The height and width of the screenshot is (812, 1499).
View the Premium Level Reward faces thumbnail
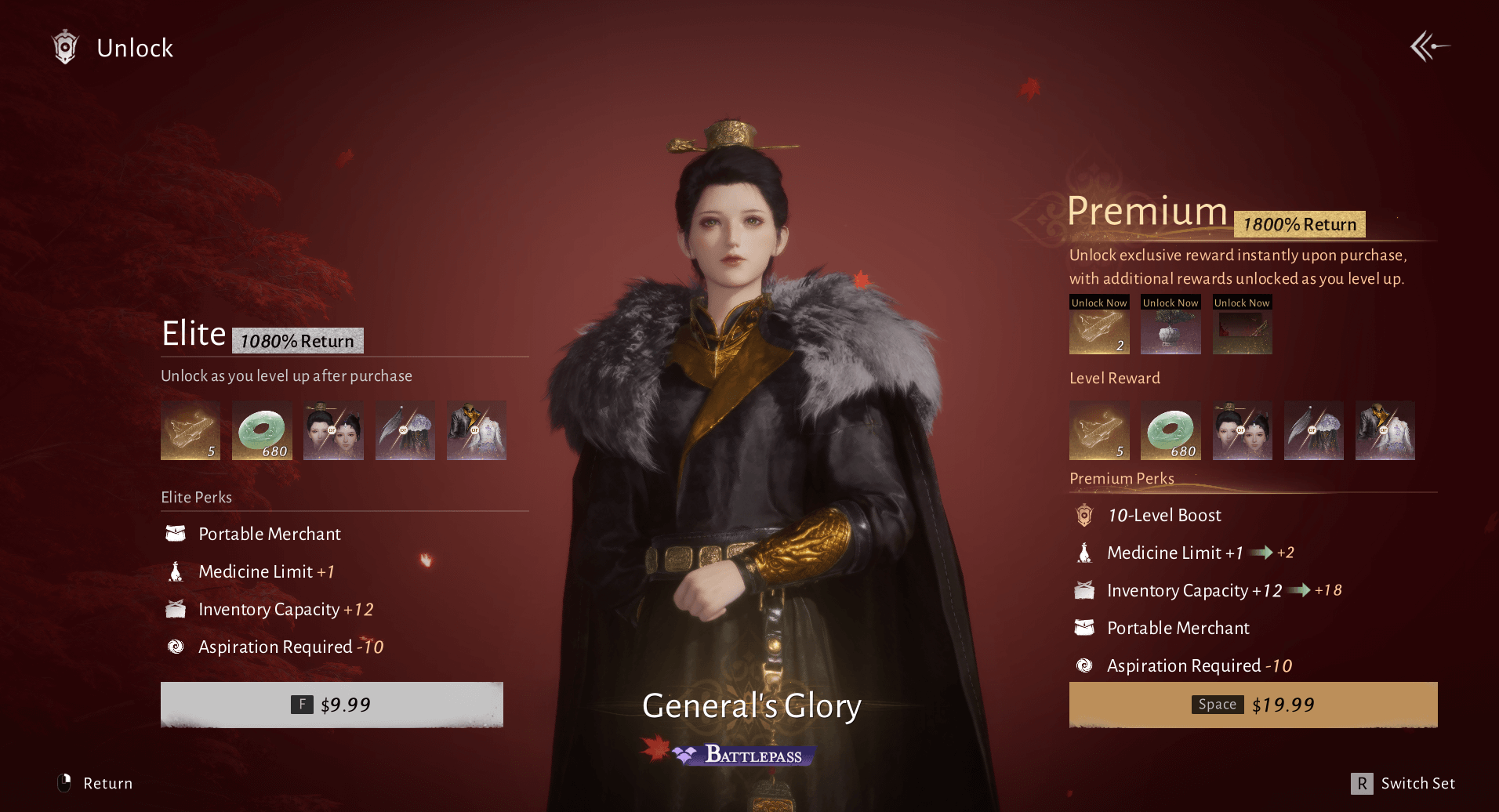pos(1242,430)
